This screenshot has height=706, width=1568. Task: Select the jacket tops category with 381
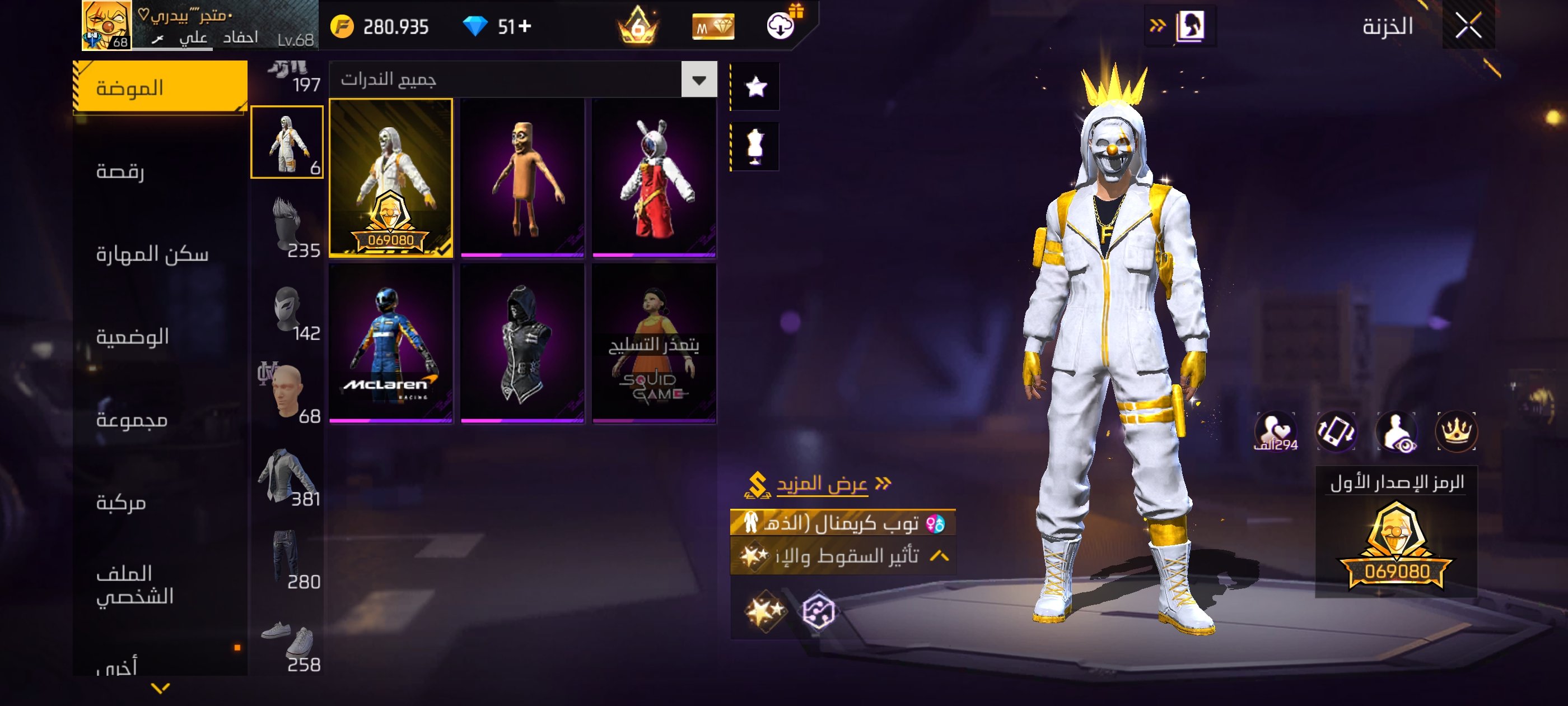287,476
